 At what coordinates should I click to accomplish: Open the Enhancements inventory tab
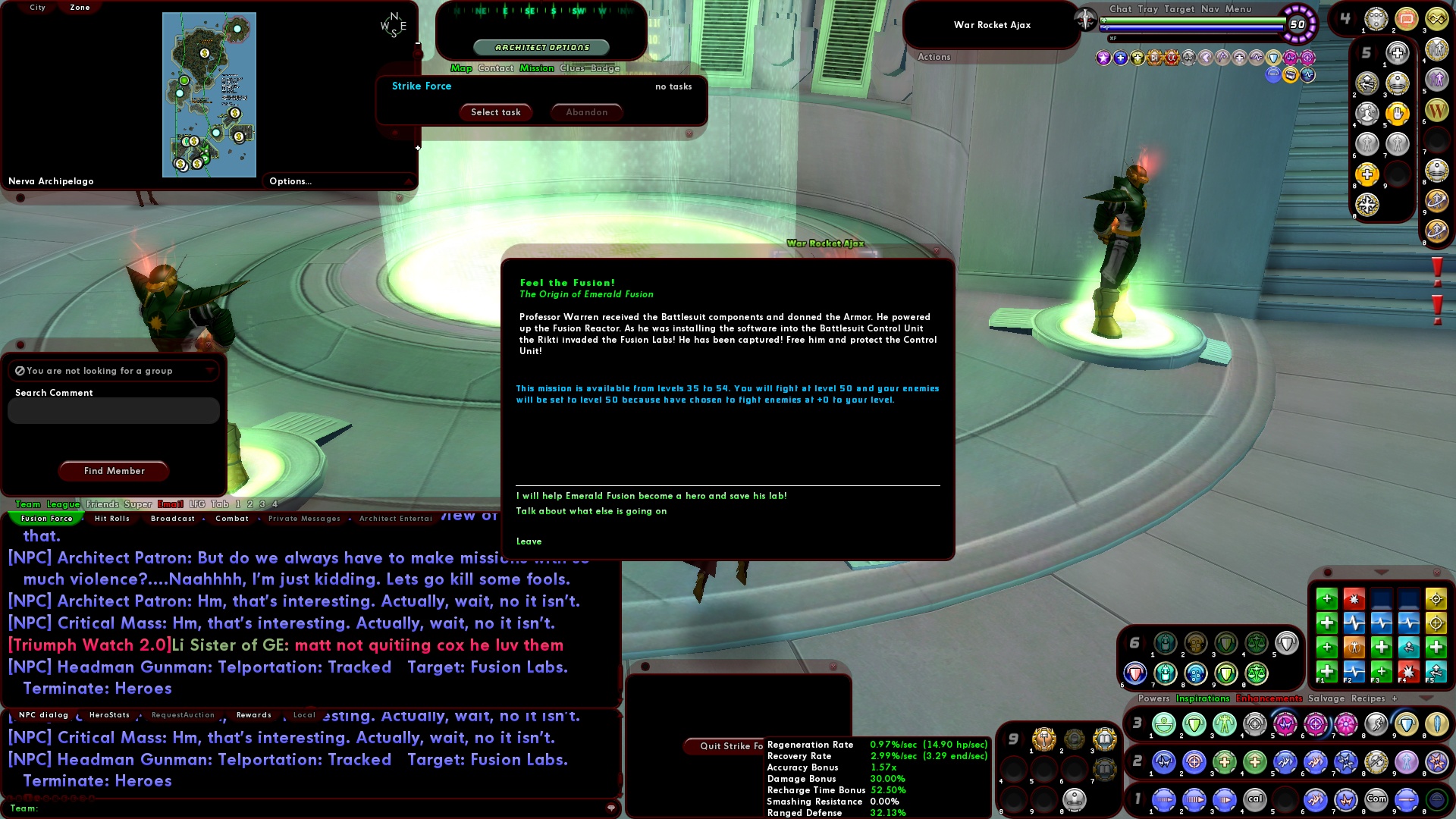tap(1268, 698)
